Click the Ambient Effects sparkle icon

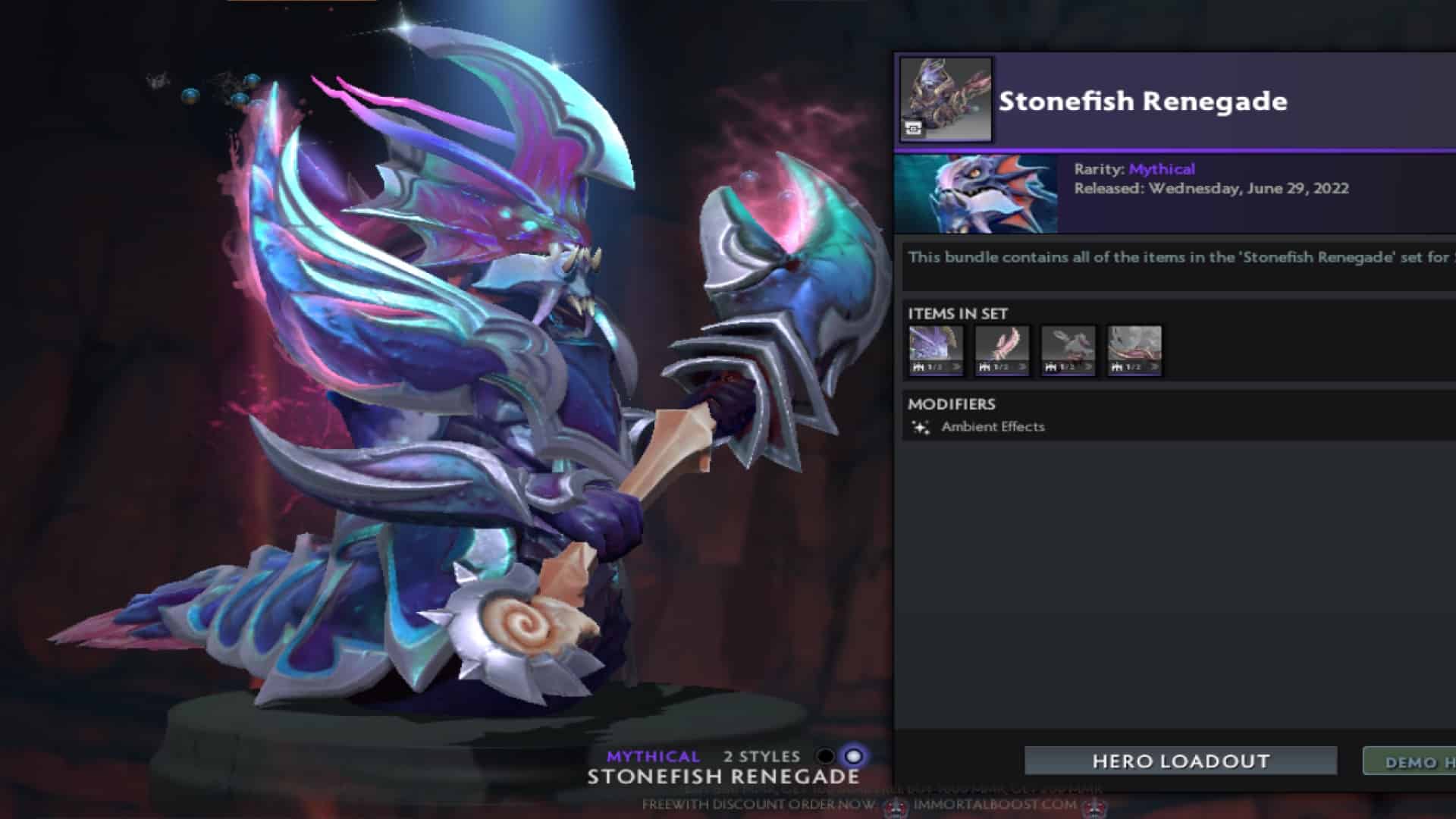point(920,428)
